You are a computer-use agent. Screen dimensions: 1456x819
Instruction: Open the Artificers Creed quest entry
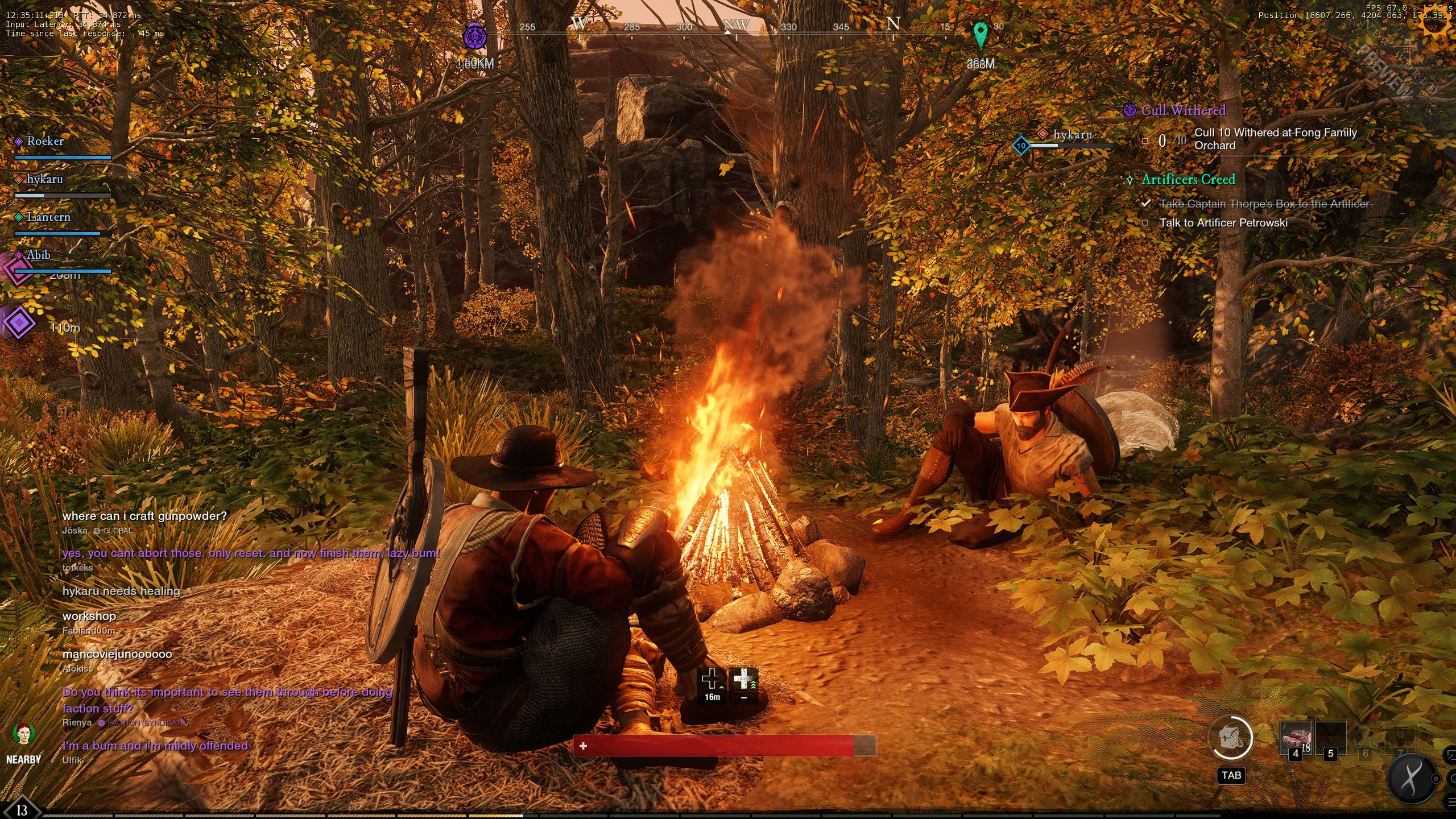pyautogui.click(x=1188, y=180)
